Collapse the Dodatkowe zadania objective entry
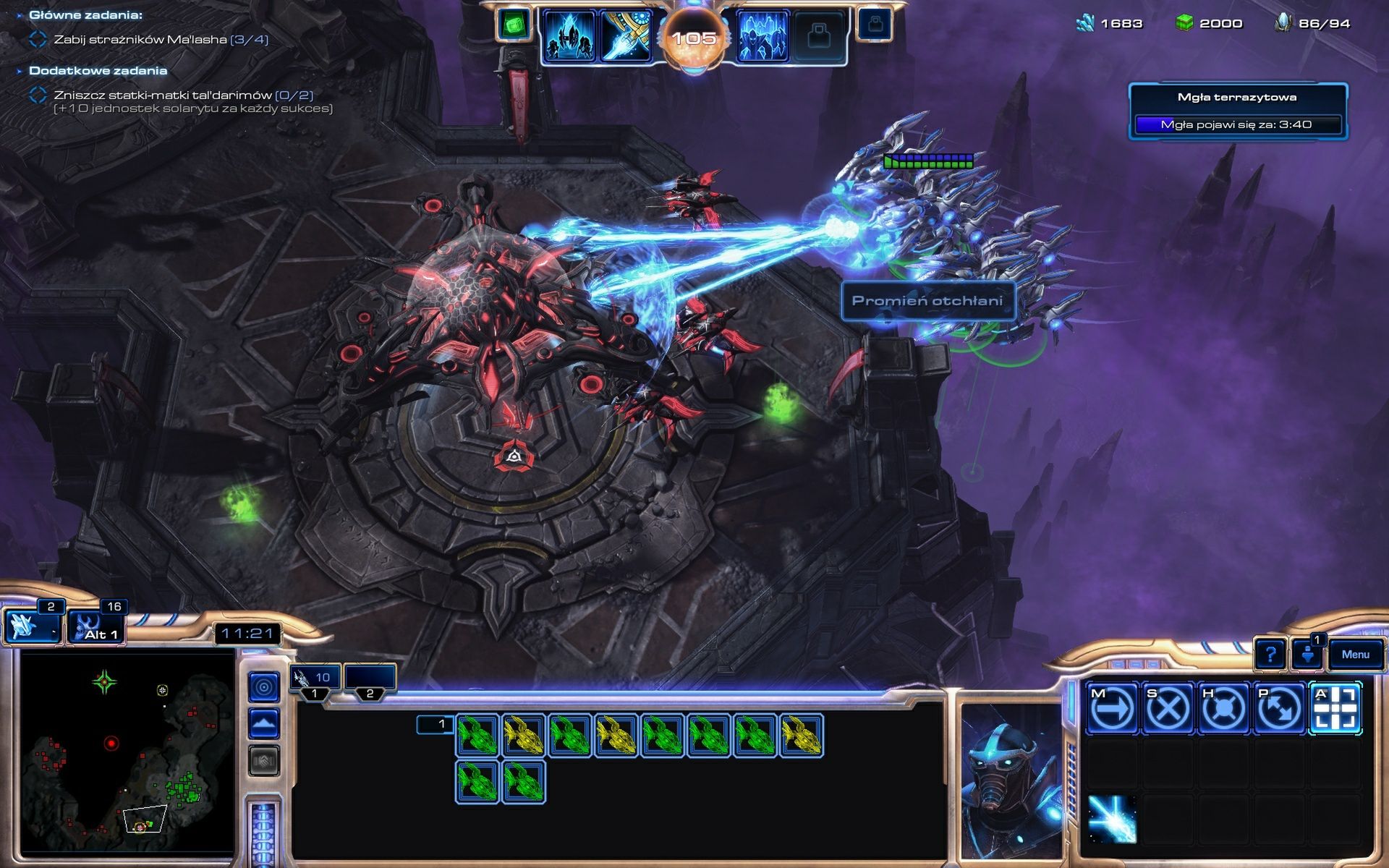Viewport: 1389px width, 868px height. (20, 71)
